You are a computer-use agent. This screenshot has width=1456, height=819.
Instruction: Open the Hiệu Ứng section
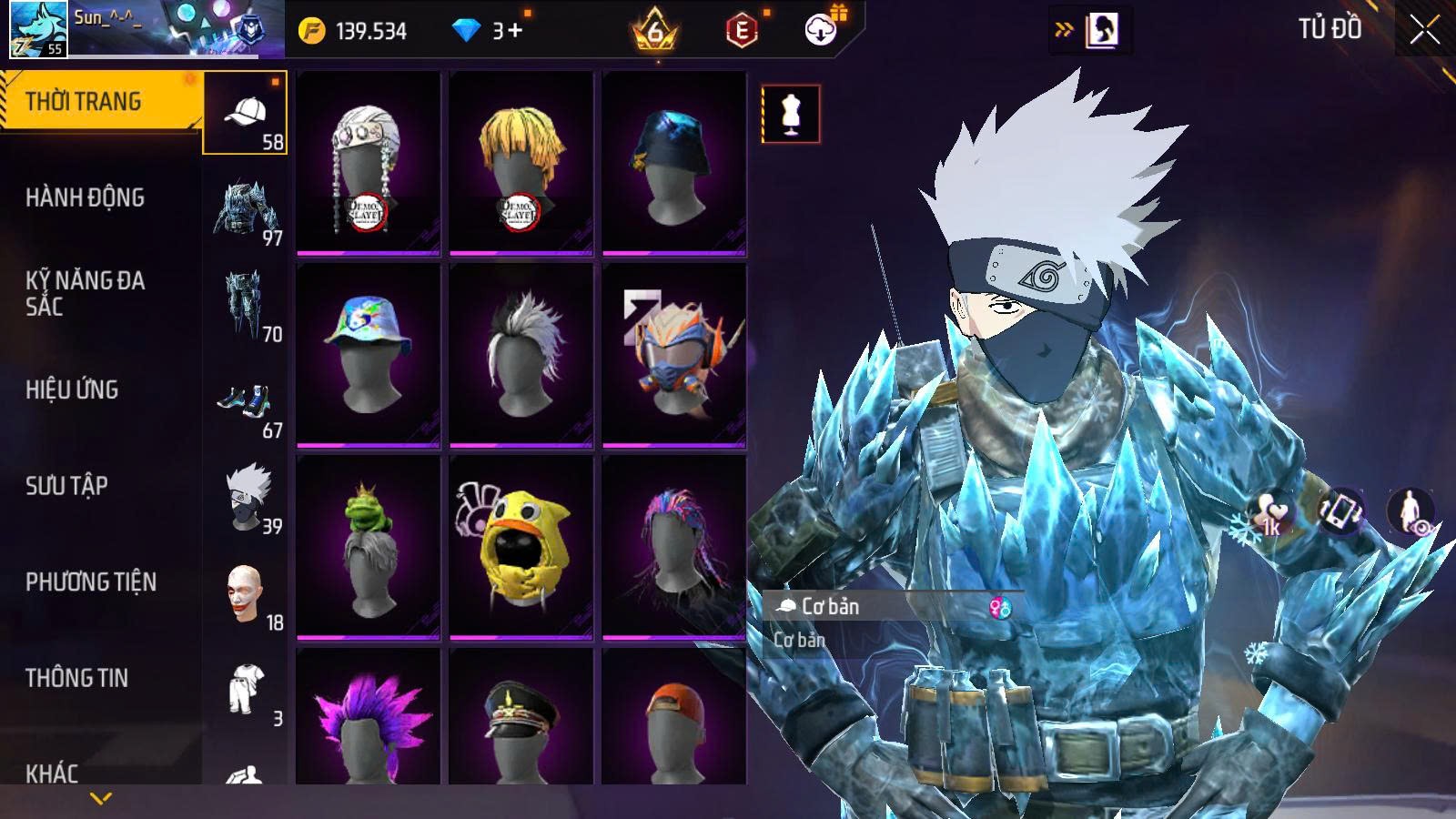[72, 389]
